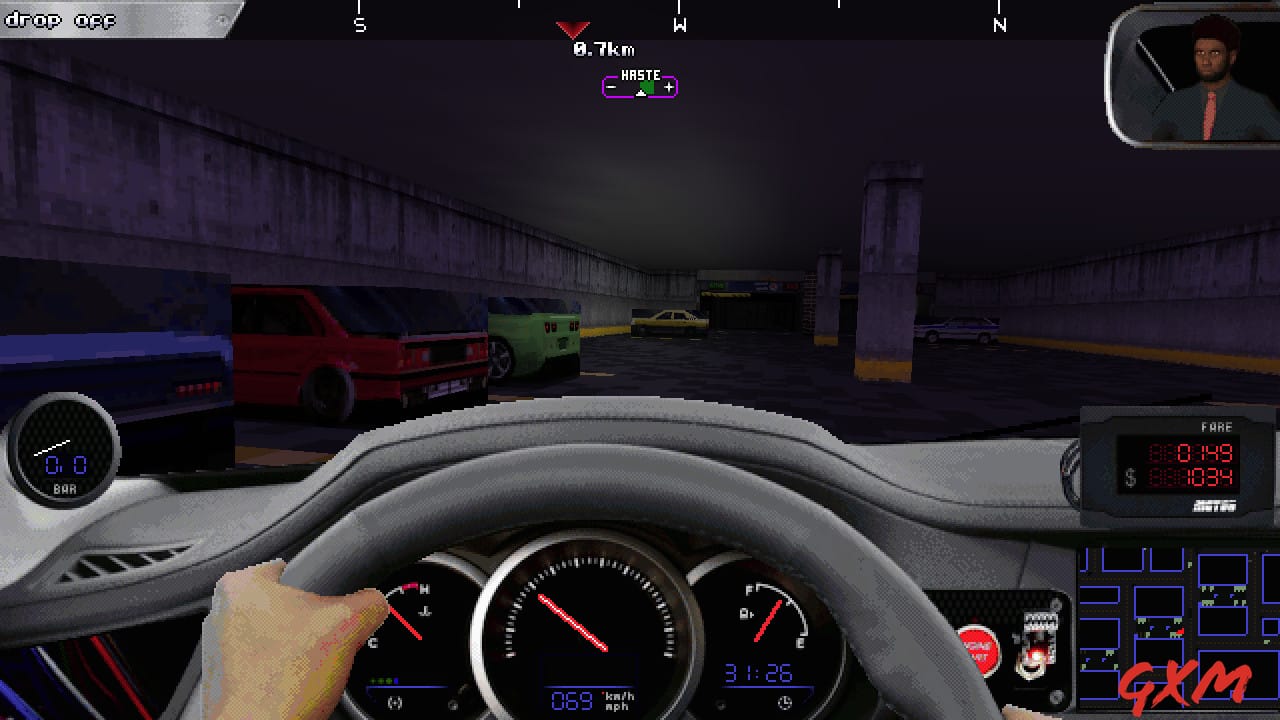Click the central speedometer needle
The width and height of the screenshot is (1280, 720).
click(575, 620)
